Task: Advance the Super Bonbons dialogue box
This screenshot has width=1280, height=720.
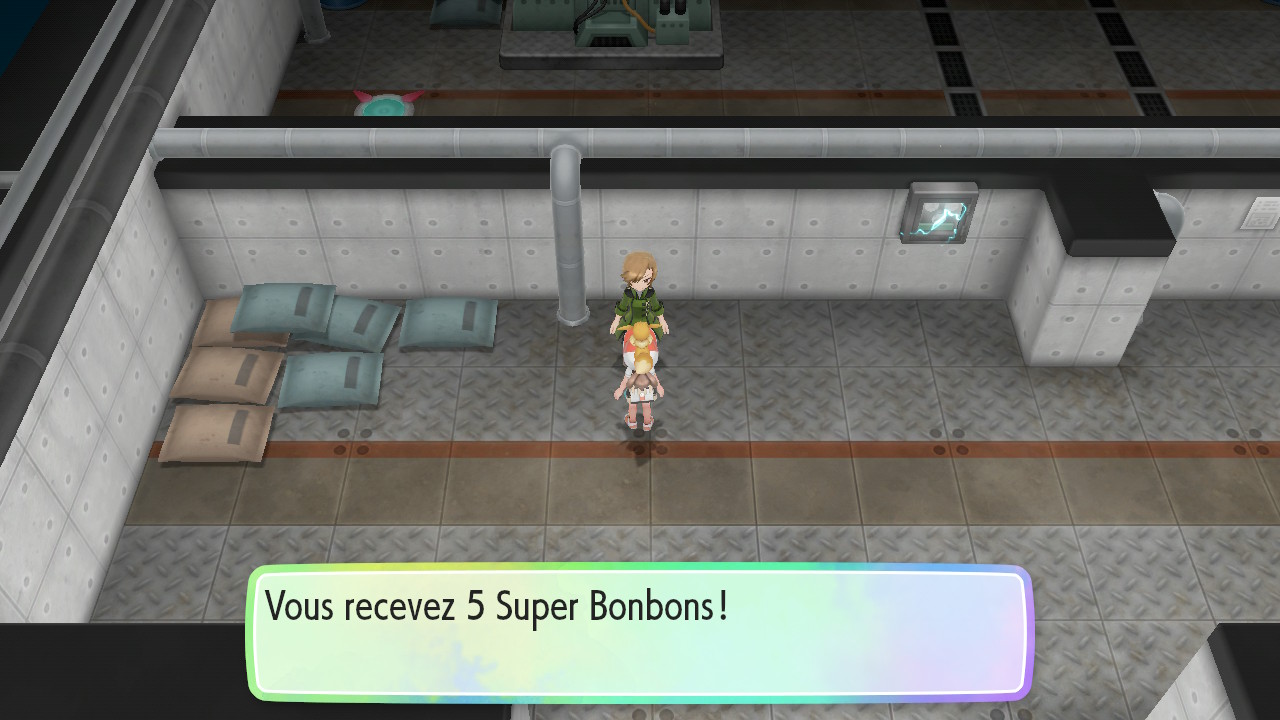Action: point(639,633)
